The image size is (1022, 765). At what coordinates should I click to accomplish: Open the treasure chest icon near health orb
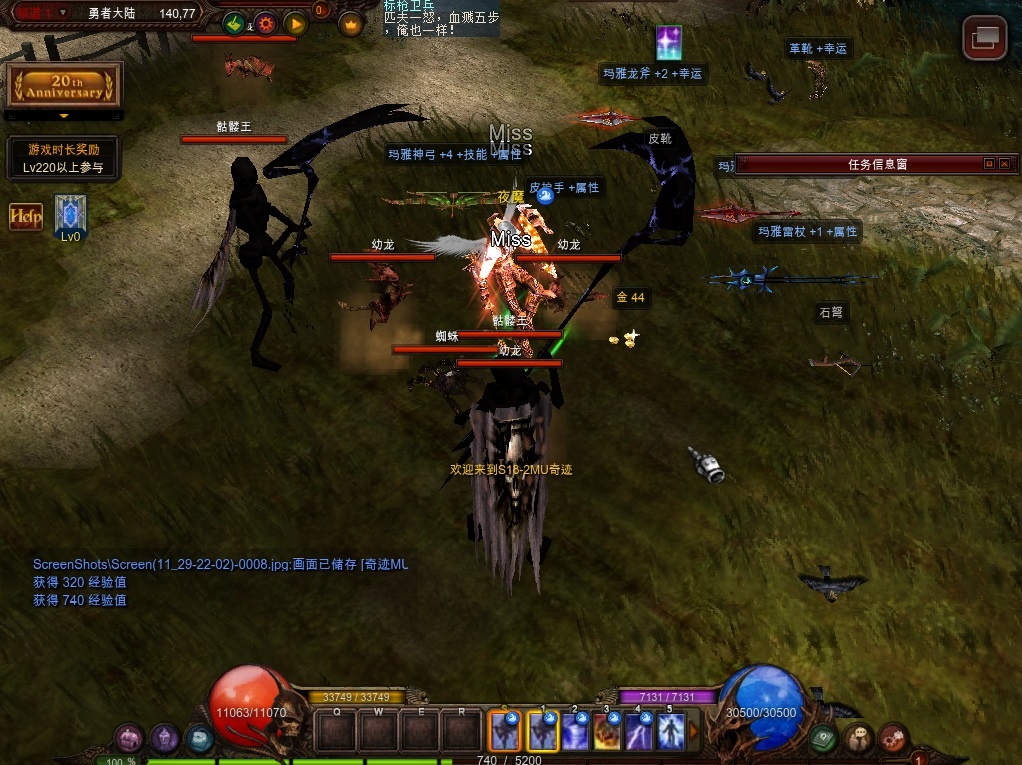pos(129,739)
